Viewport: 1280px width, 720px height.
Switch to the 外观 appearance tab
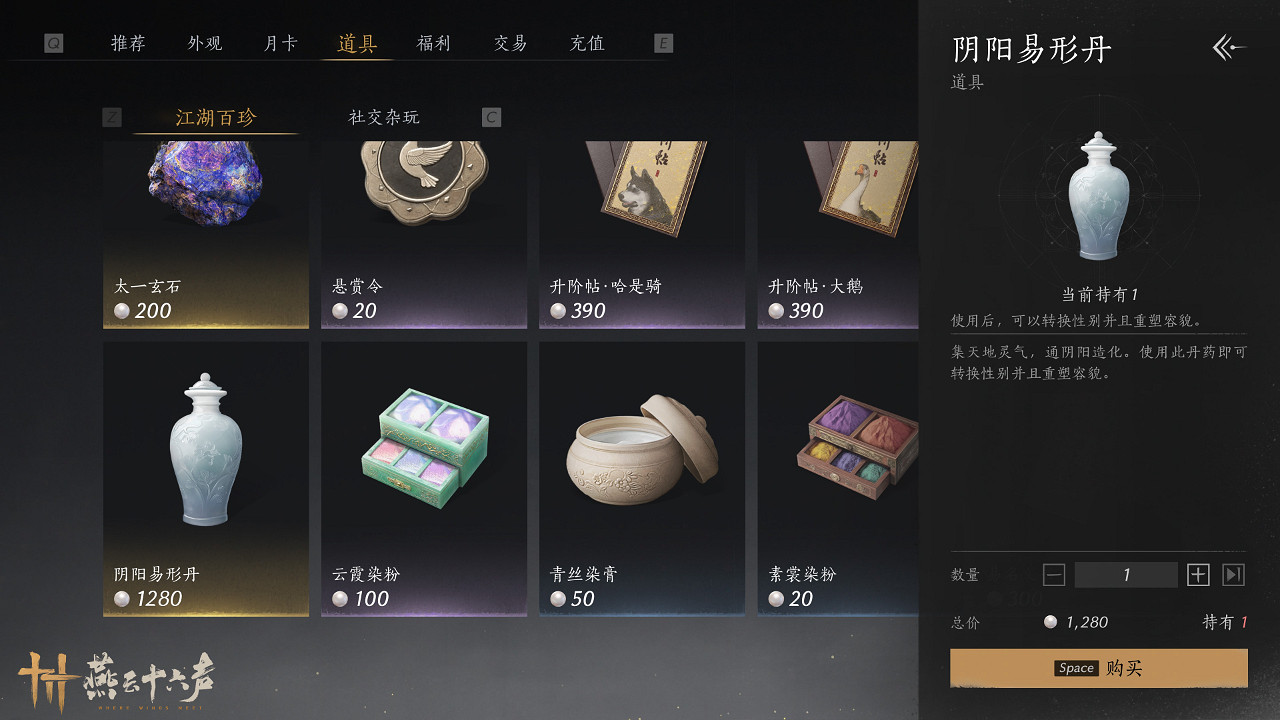(x=203, y=43)
